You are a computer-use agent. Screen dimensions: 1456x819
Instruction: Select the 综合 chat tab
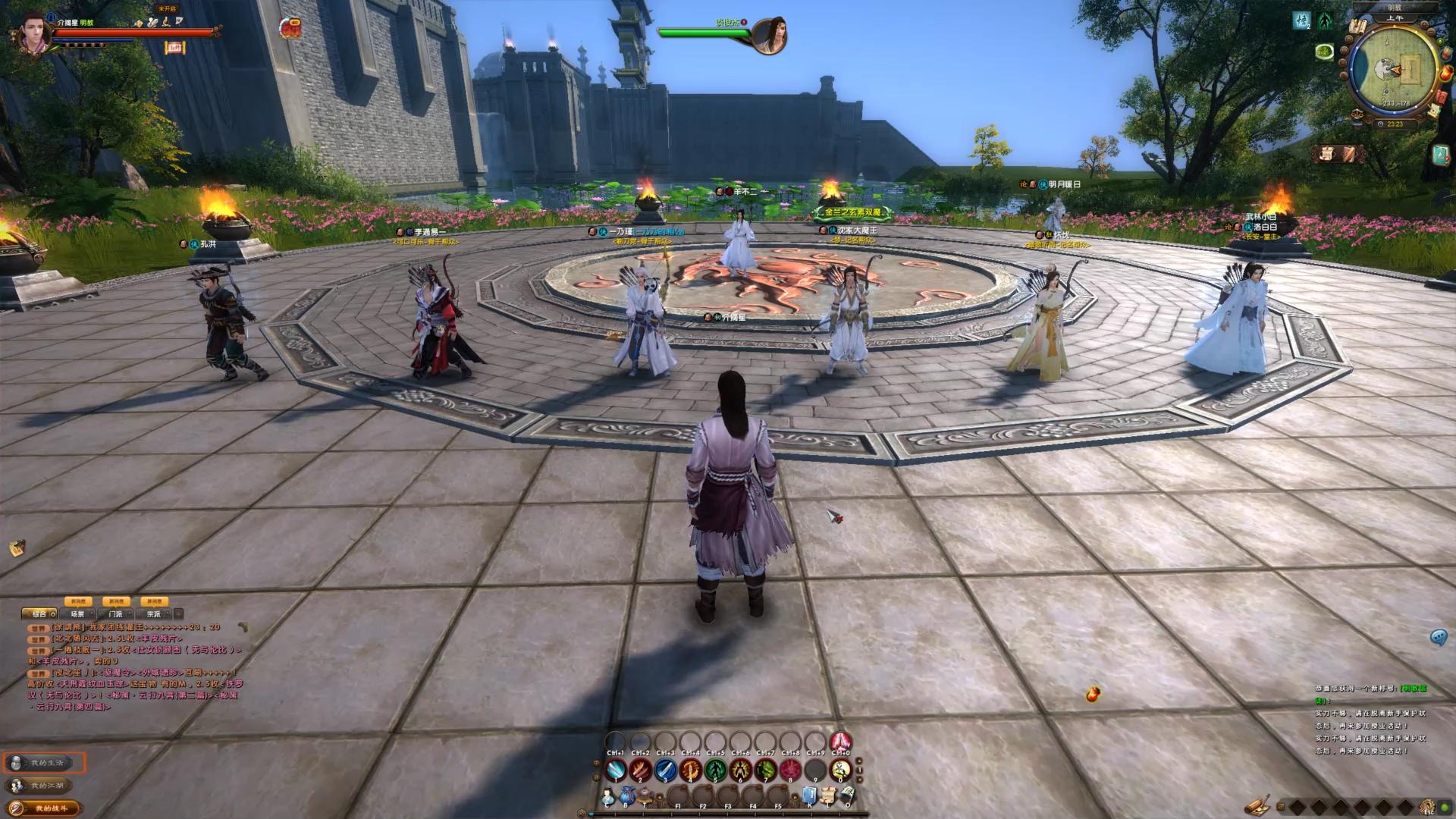40,613
